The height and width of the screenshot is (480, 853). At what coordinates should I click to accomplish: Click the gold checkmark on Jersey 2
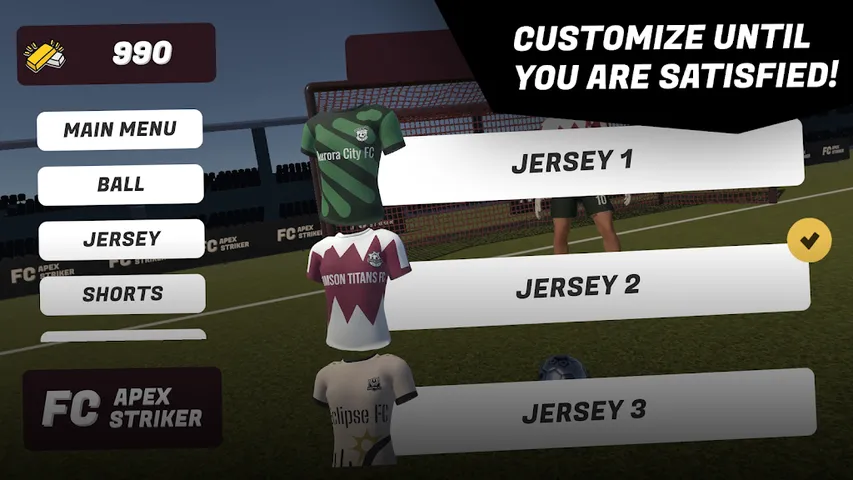click(x=809, y=241)
